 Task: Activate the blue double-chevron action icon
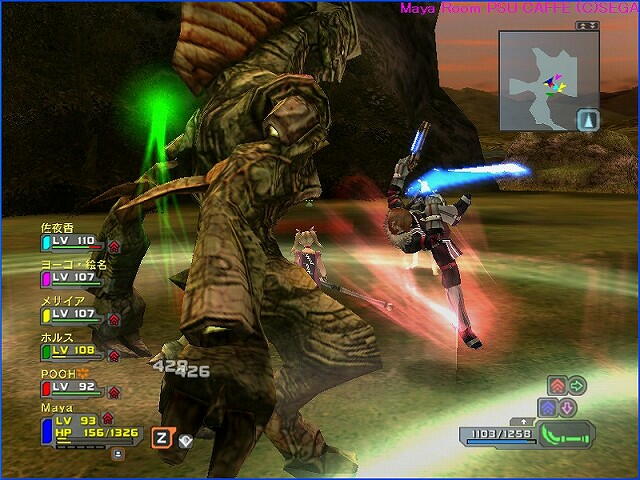(x=547, y=408)
